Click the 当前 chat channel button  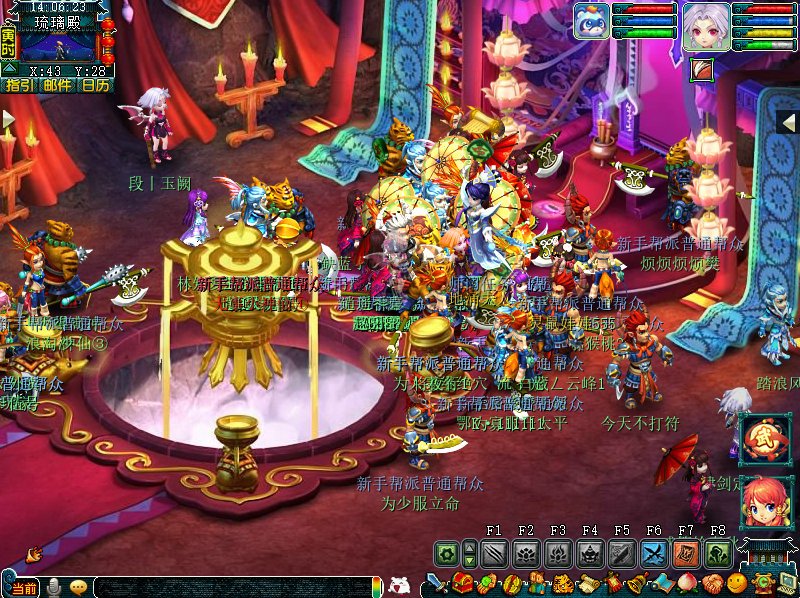coord(24,589)
